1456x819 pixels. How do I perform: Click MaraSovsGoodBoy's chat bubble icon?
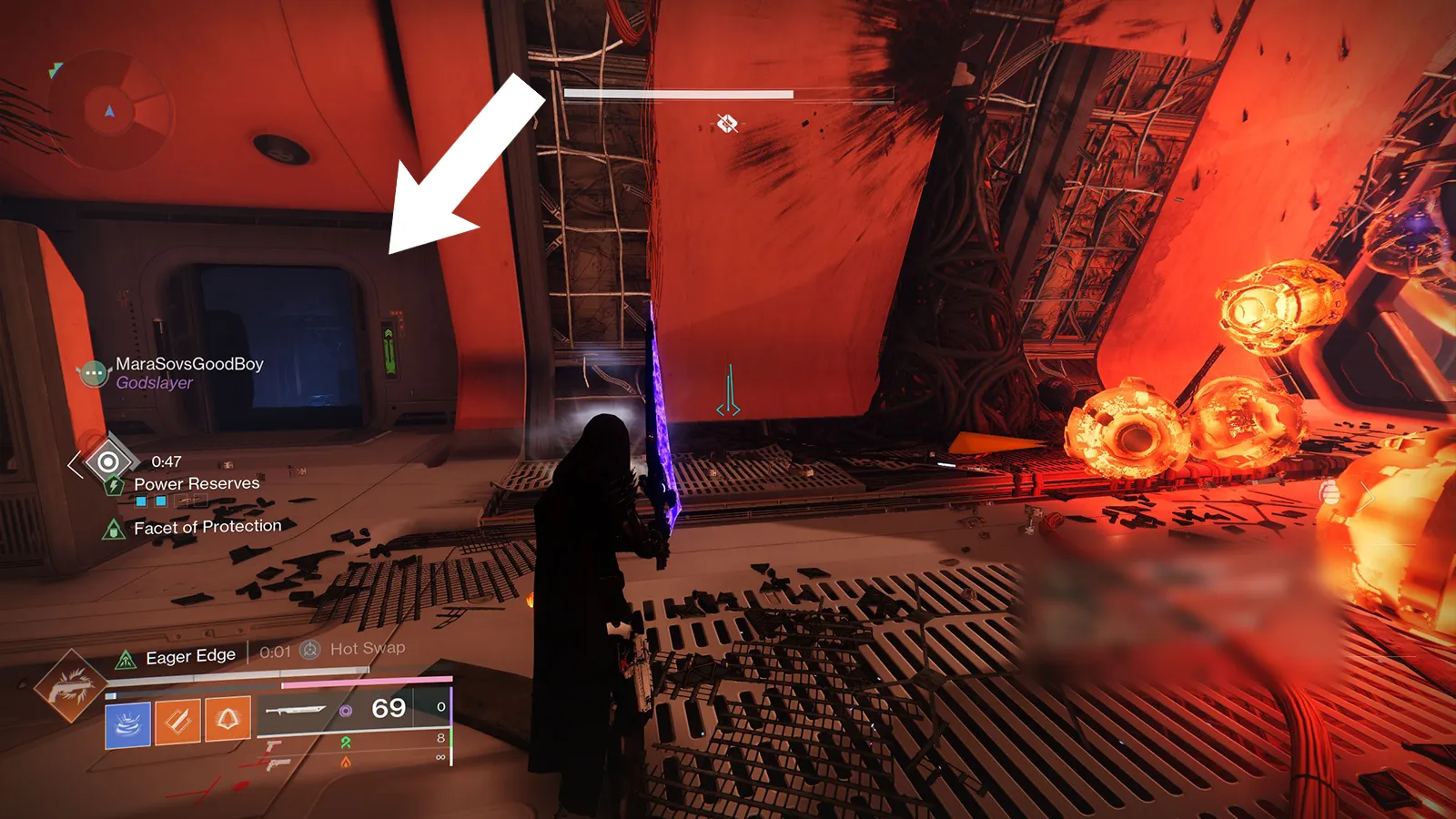(x=94, y=373)
